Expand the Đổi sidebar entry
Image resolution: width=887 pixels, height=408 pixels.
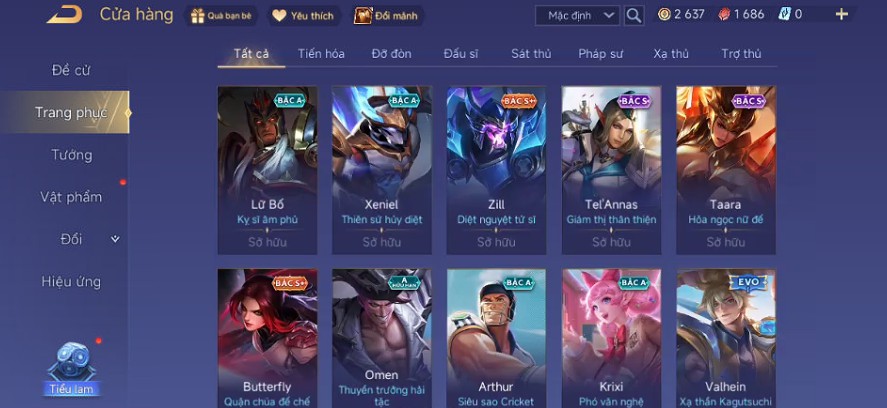[x=72, y=239]
